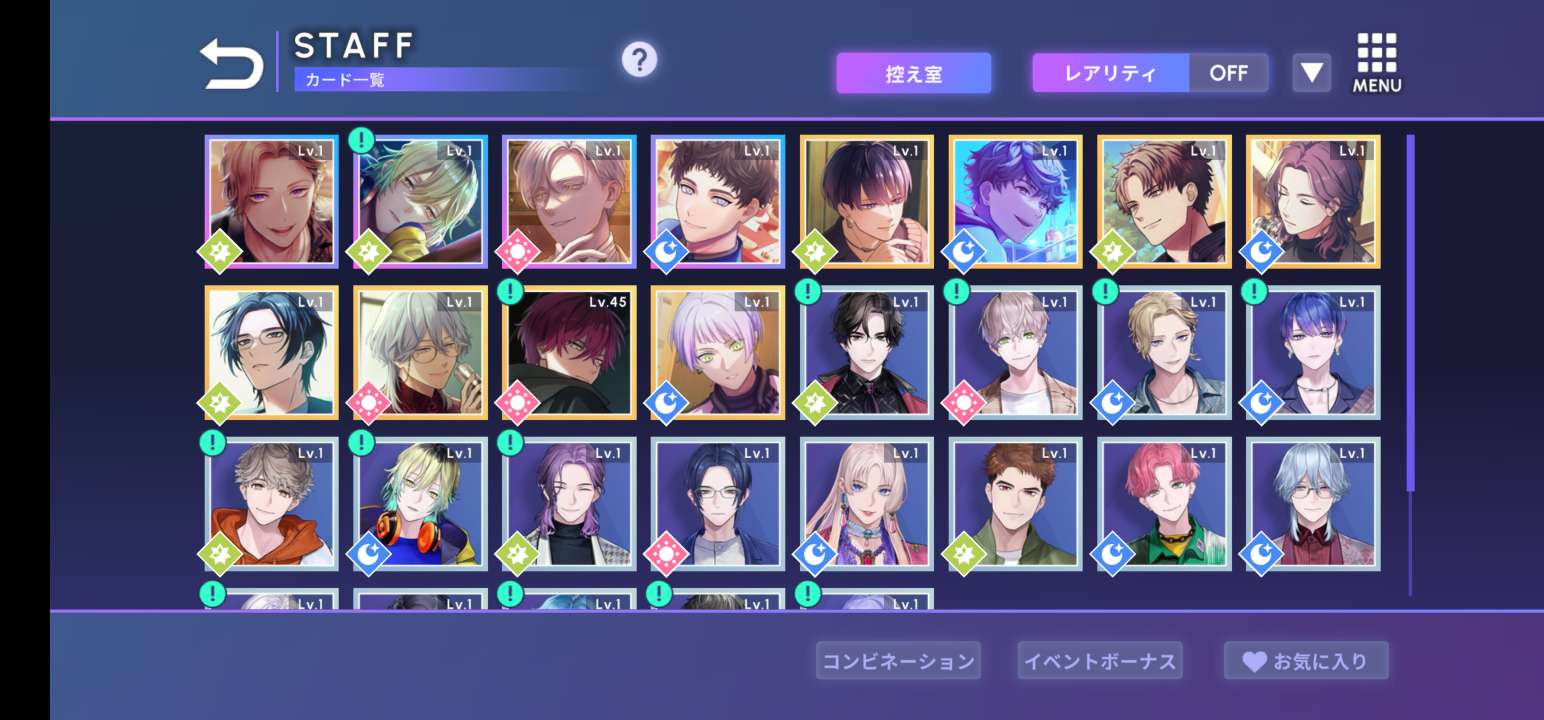Select the blonde long-haired woman card
The width and height of the screenshot is (1544, 720).
tap(867, 504)
